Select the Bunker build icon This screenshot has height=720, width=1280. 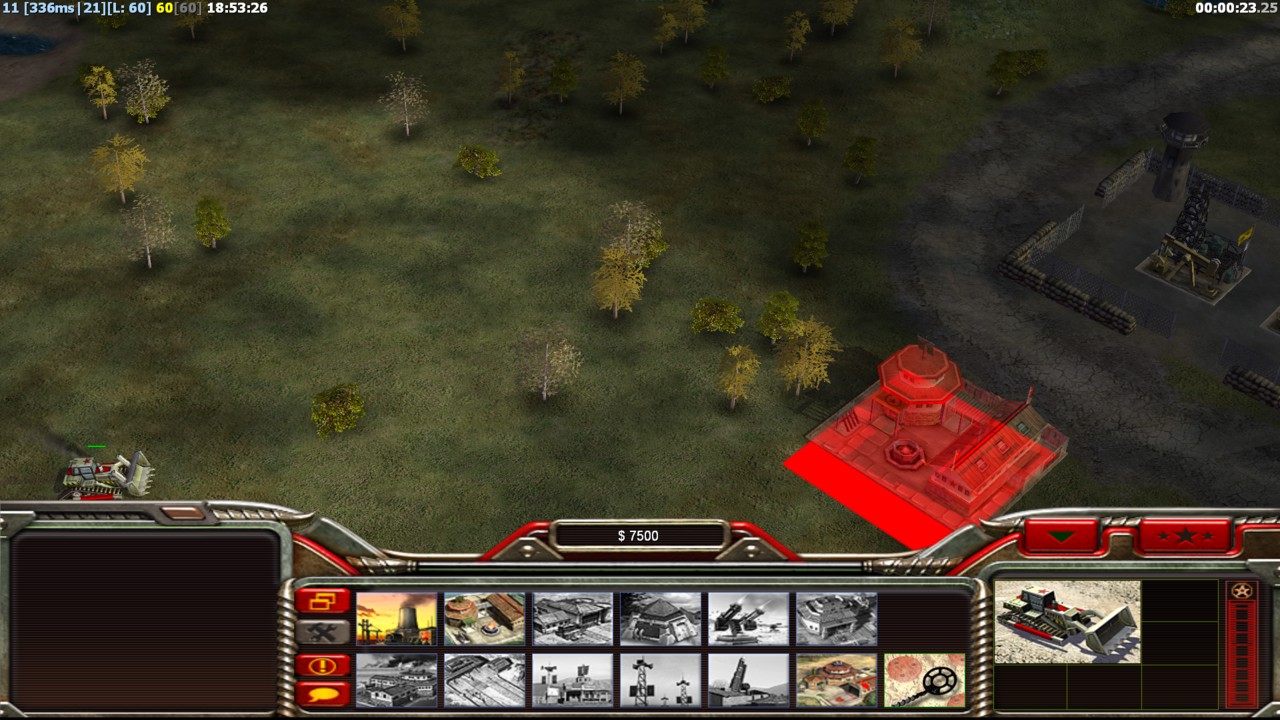(x=661, y=619)
